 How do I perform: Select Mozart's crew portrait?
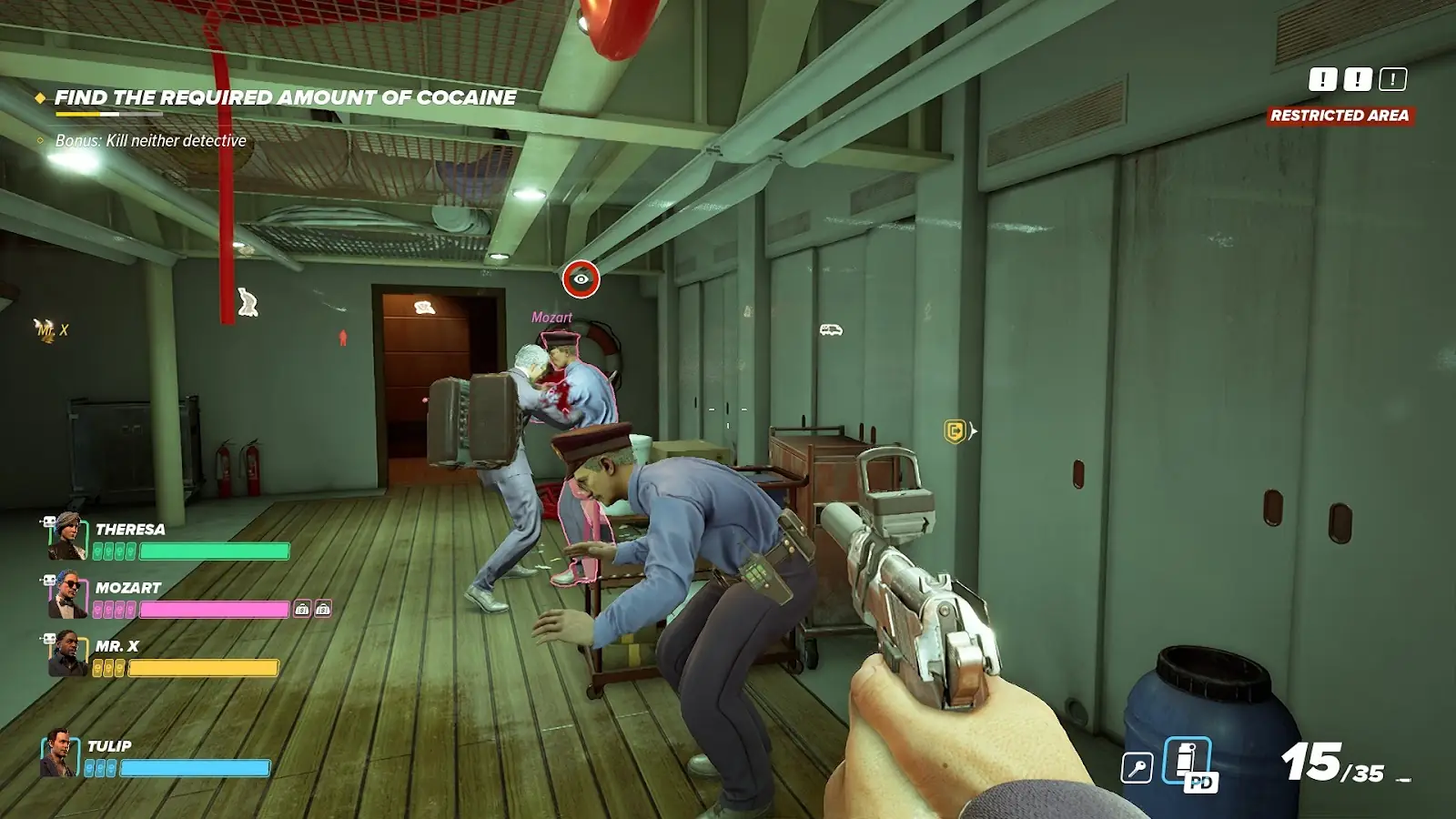[x=66, y=595]
